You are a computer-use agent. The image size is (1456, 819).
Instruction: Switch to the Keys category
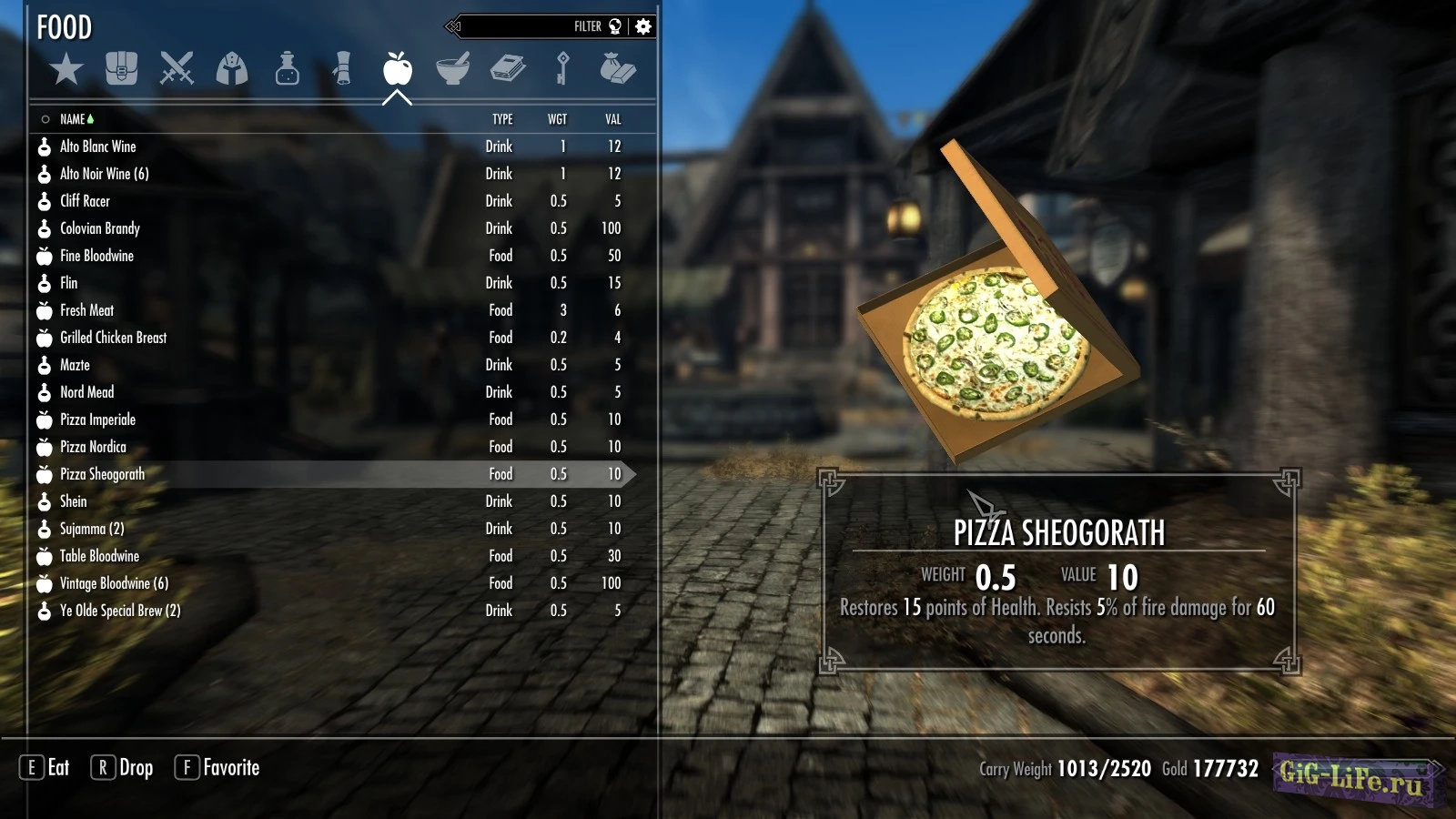pyautogui.click(x=562, y=69)
